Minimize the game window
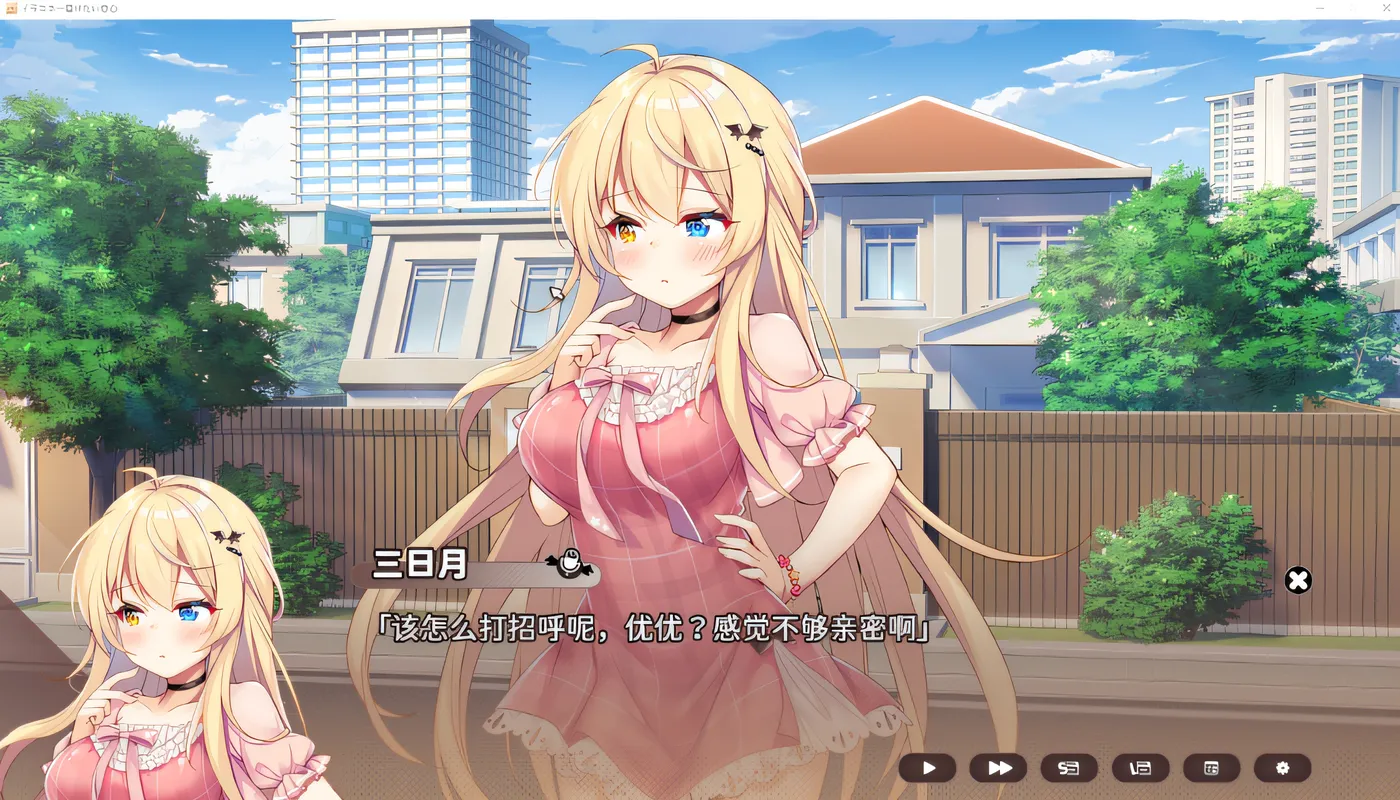This screenshot has width=1400, height=800. tap(1318, 7)
